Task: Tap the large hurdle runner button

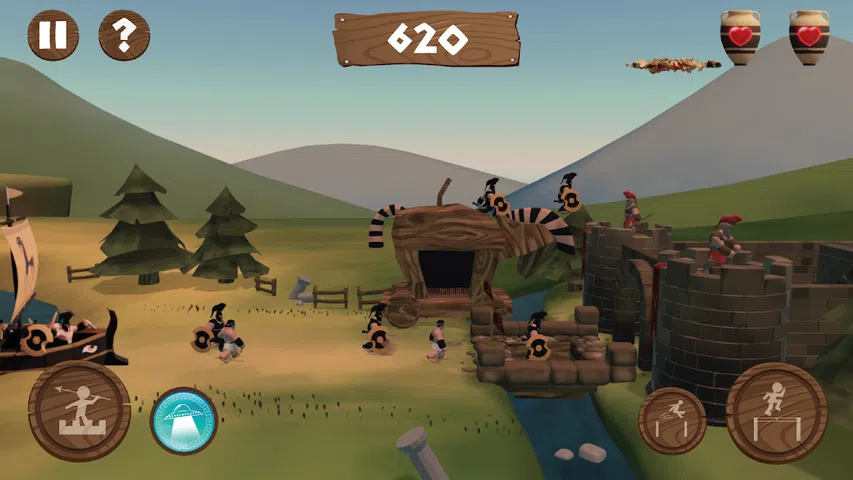Action: pyautogui.click(x=776, y=412)
